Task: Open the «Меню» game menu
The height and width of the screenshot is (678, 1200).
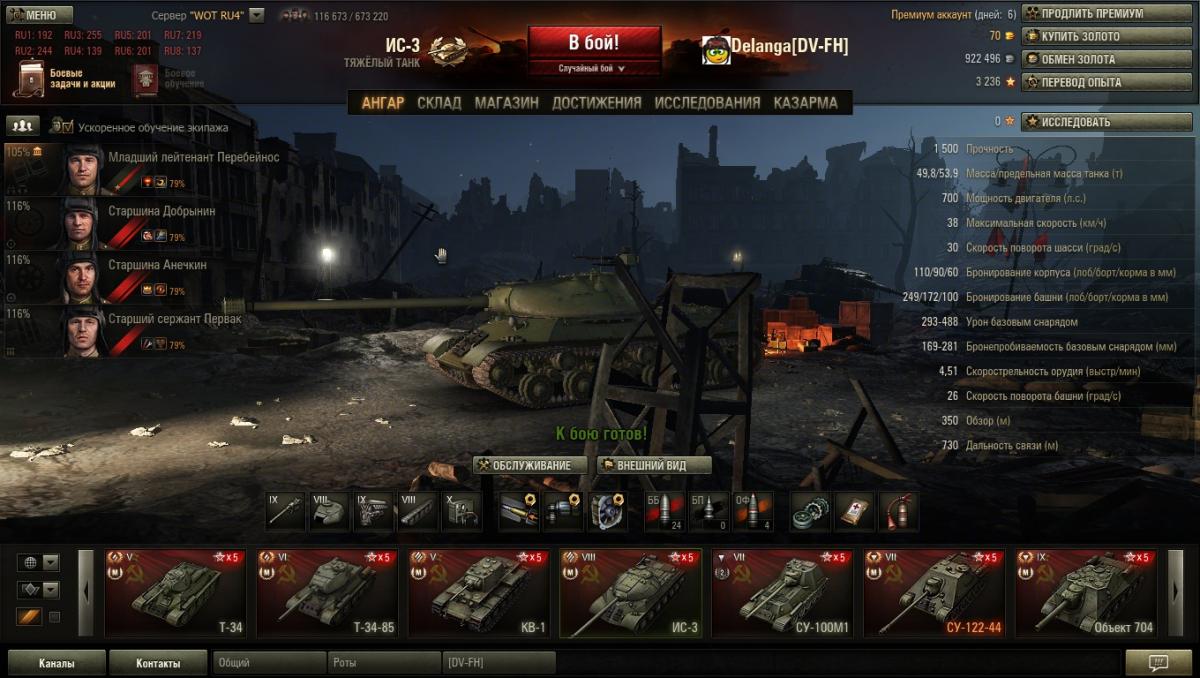Action: 40,15
